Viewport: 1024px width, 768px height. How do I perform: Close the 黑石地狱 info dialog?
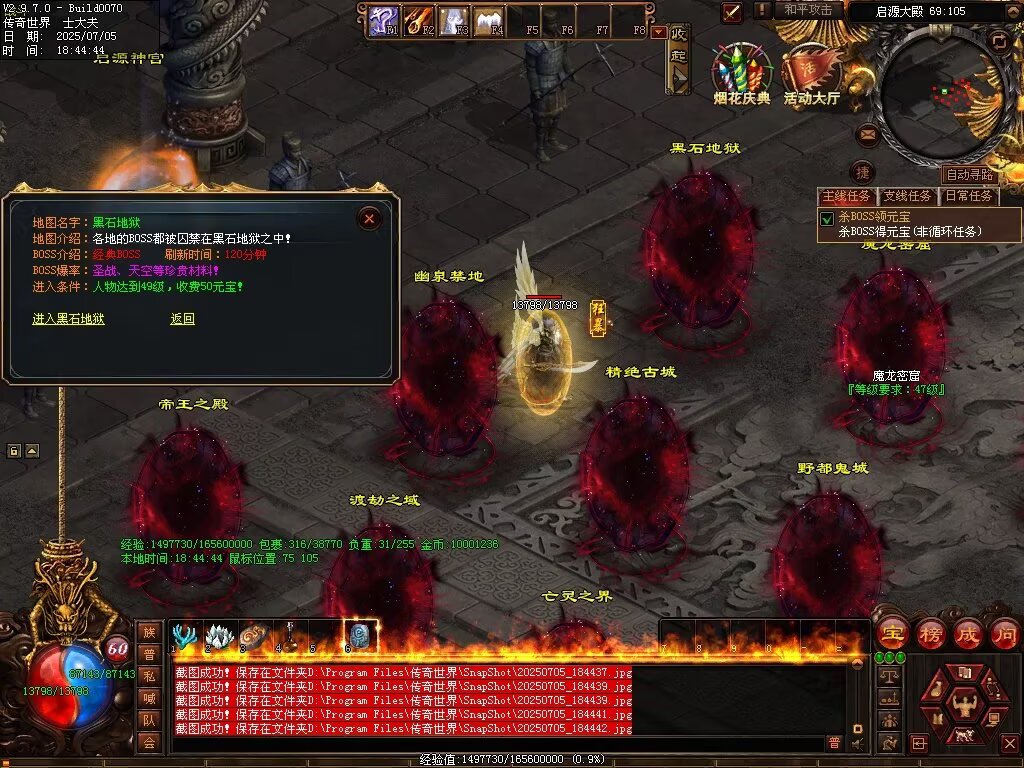369,218
